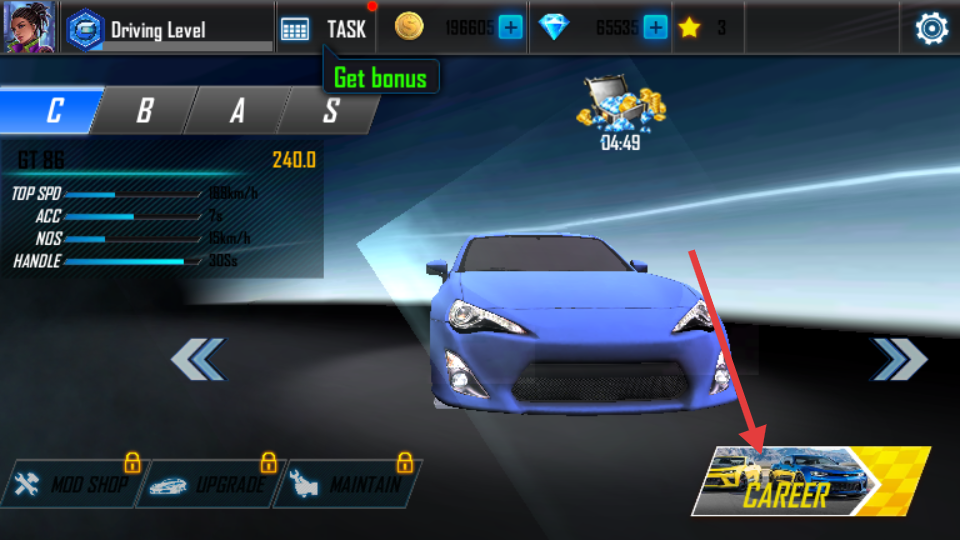Add more gold coins with plus button
Screen dimensions: 960x540
click(x=510, y=28)
